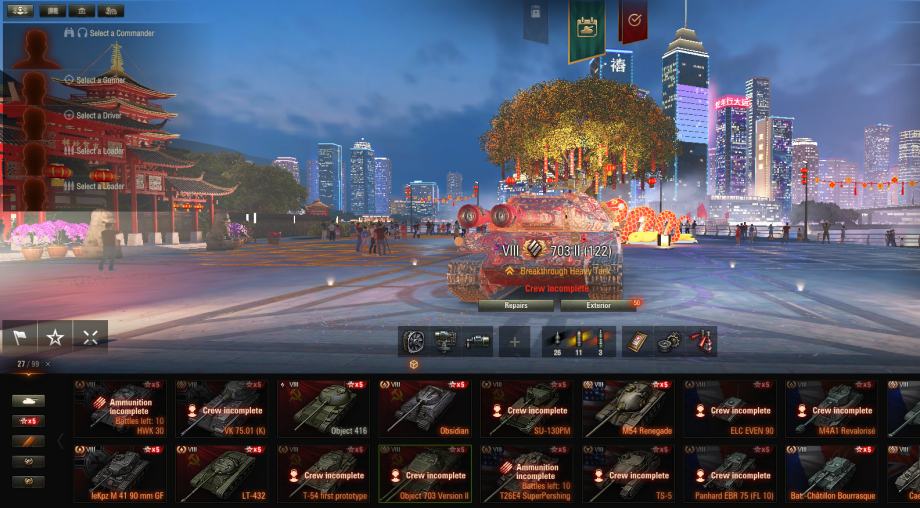Open the ventilation fan equipment slot
This screenshot has height=508, width=920.
(x=414, y=342)
